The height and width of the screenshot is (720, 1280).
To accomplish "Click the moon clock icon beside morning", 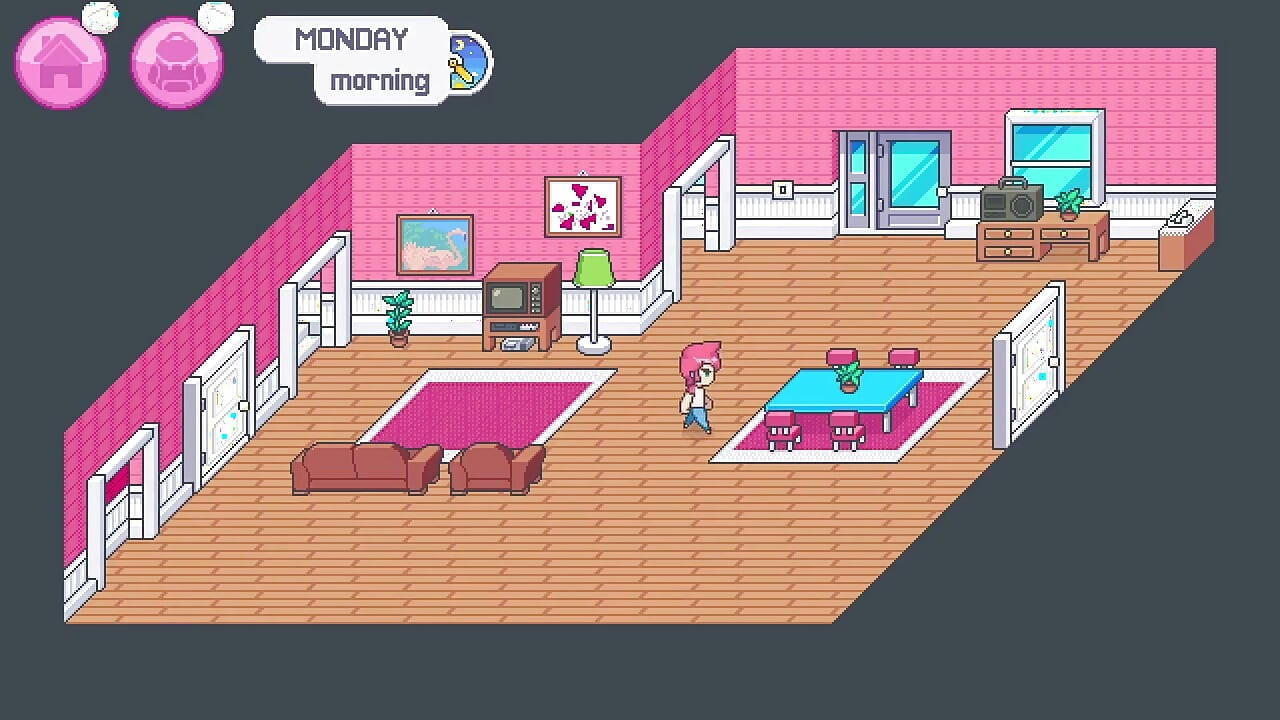I will [466, 62].
